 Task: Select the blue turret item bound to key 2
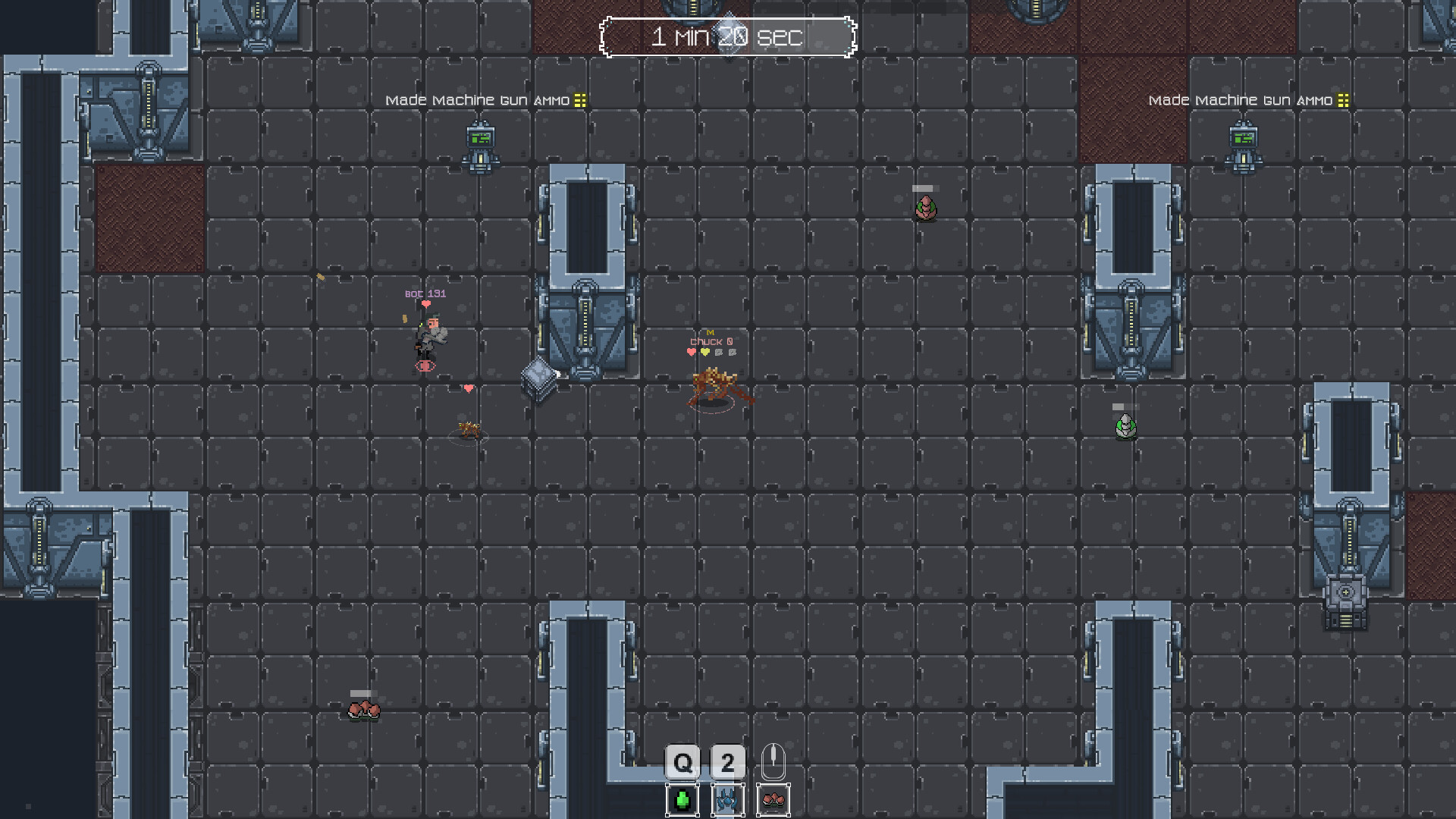click(727, 799)
